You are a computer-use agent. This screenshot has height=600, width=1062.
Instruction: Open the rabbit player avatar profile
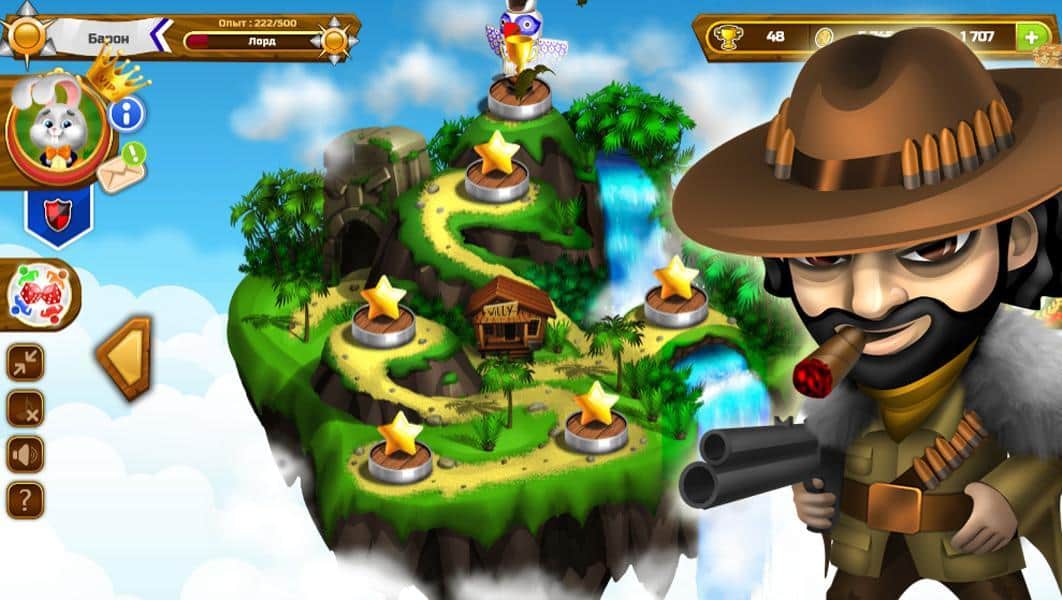point(56,127)
